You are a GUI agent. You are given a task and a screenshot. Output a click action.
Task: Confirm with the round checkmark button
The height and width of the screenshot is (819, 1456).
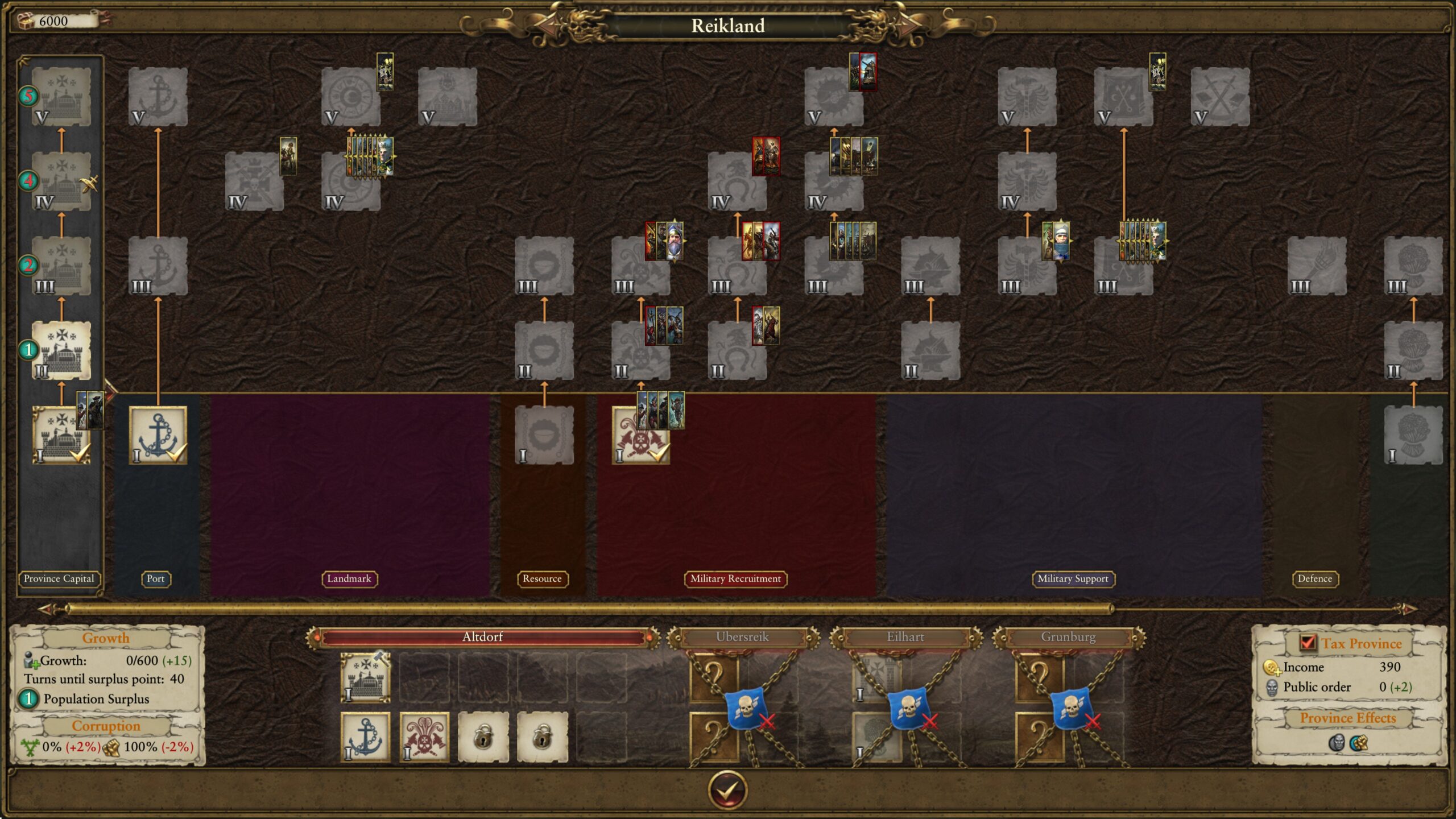tap(727, 789)
